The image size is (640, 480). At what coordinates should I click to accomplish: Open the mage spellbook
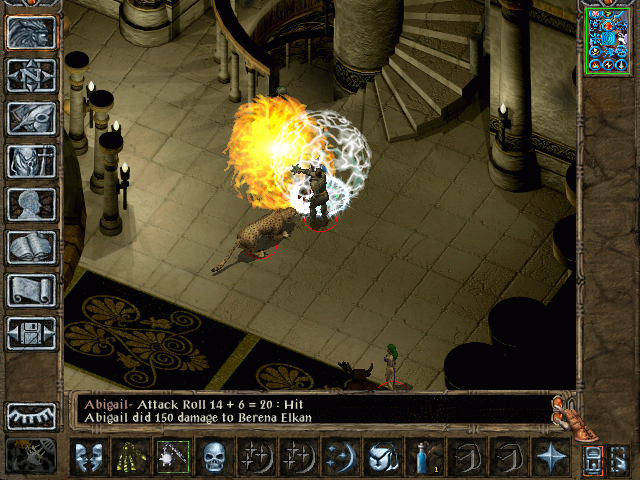point(31,247)
